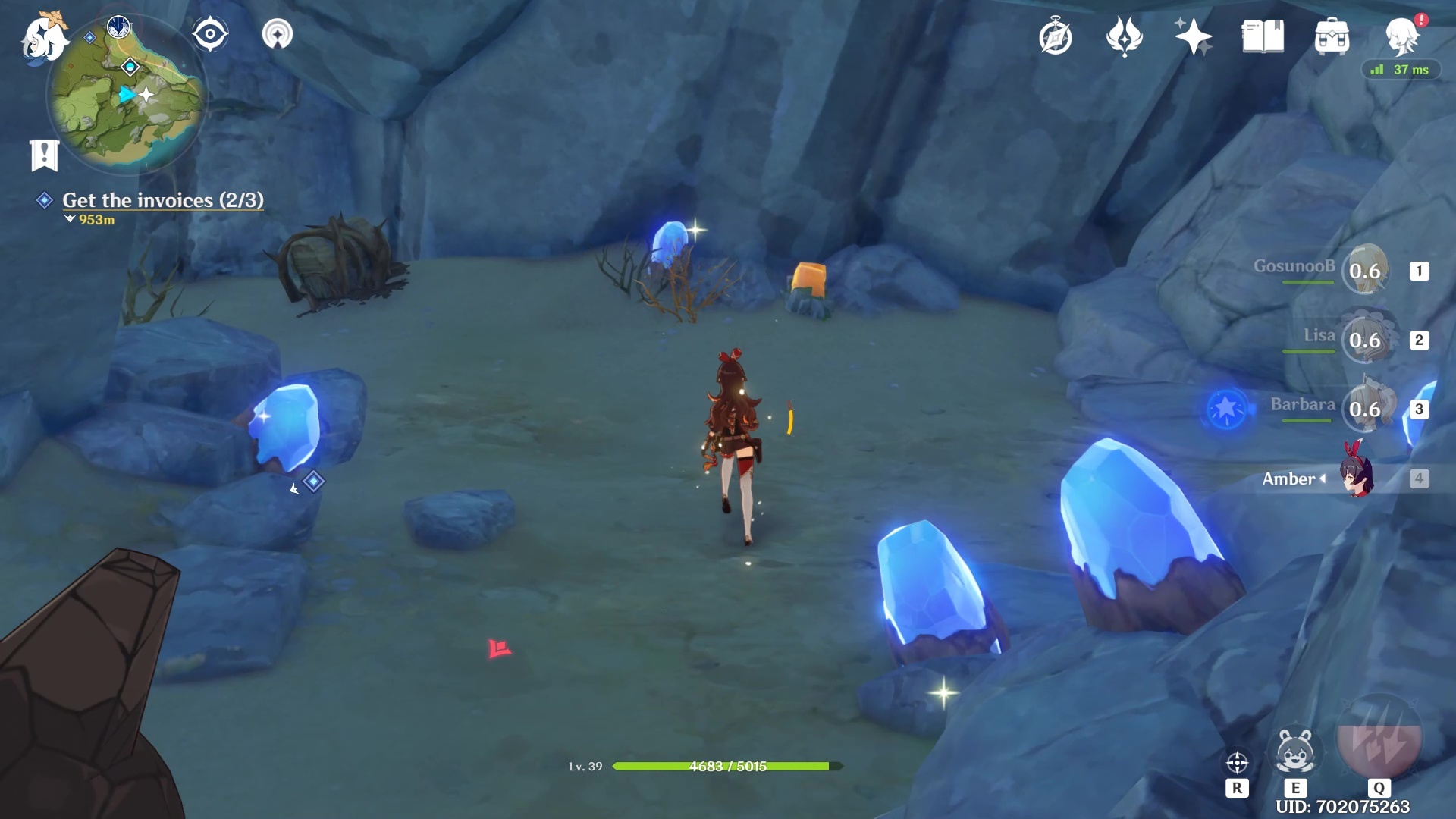Image resolution: width=1456 pixels, height=819 pixels.
Task: Click the eye icon beside the minimap
Action: (210, 33)
